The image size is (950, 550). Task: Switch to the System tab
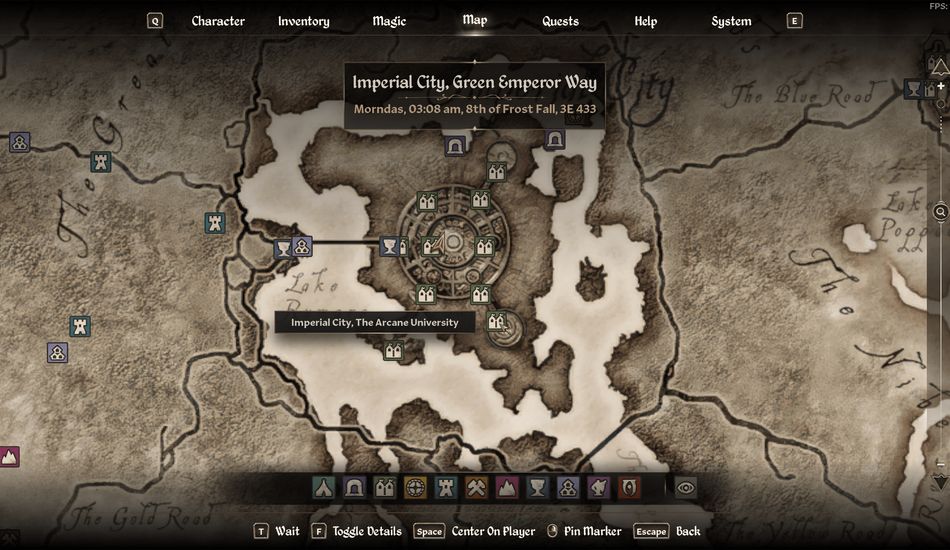(731, 21)
